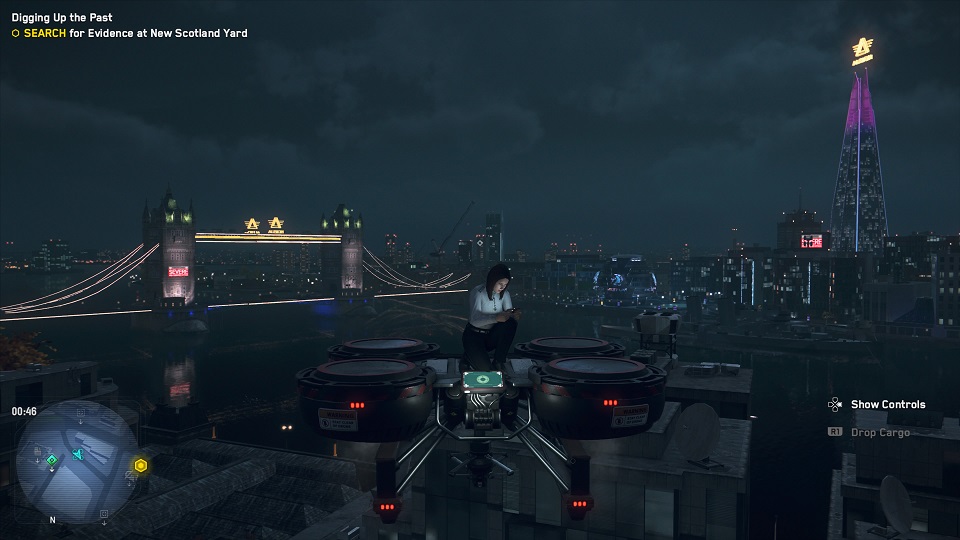960x540 pixels.
Task: Select the green diamond marker on the minimap
Action: tap(52, 459)
